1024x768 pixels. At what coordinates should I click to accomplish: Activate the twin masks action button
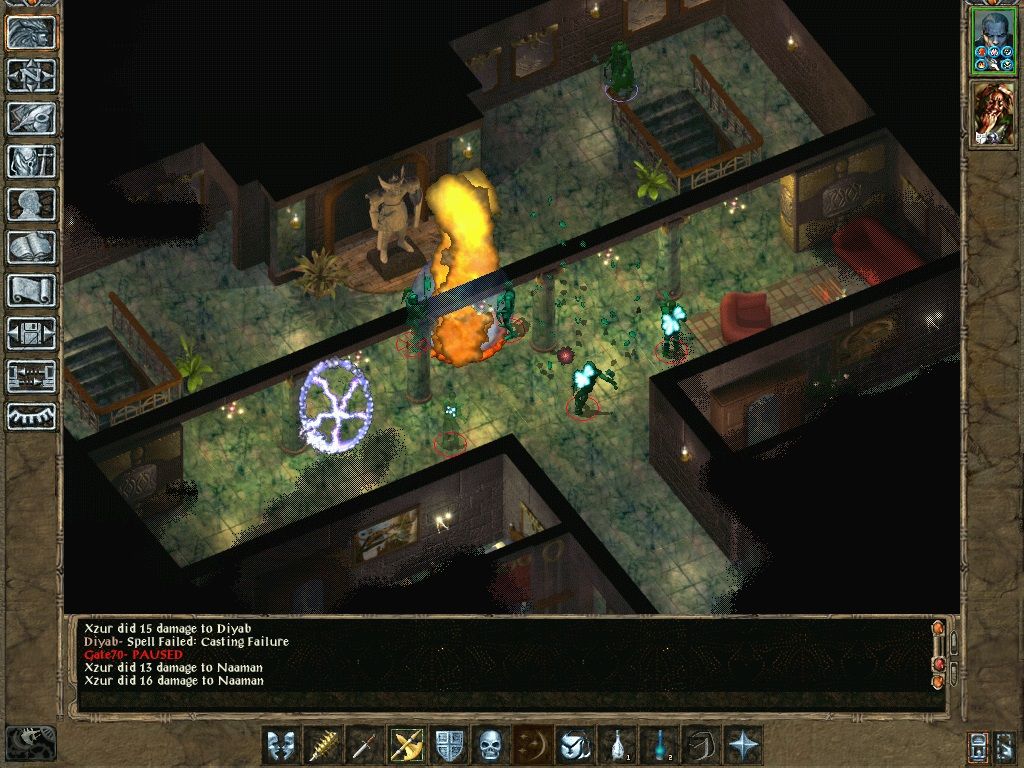(281, 745)
